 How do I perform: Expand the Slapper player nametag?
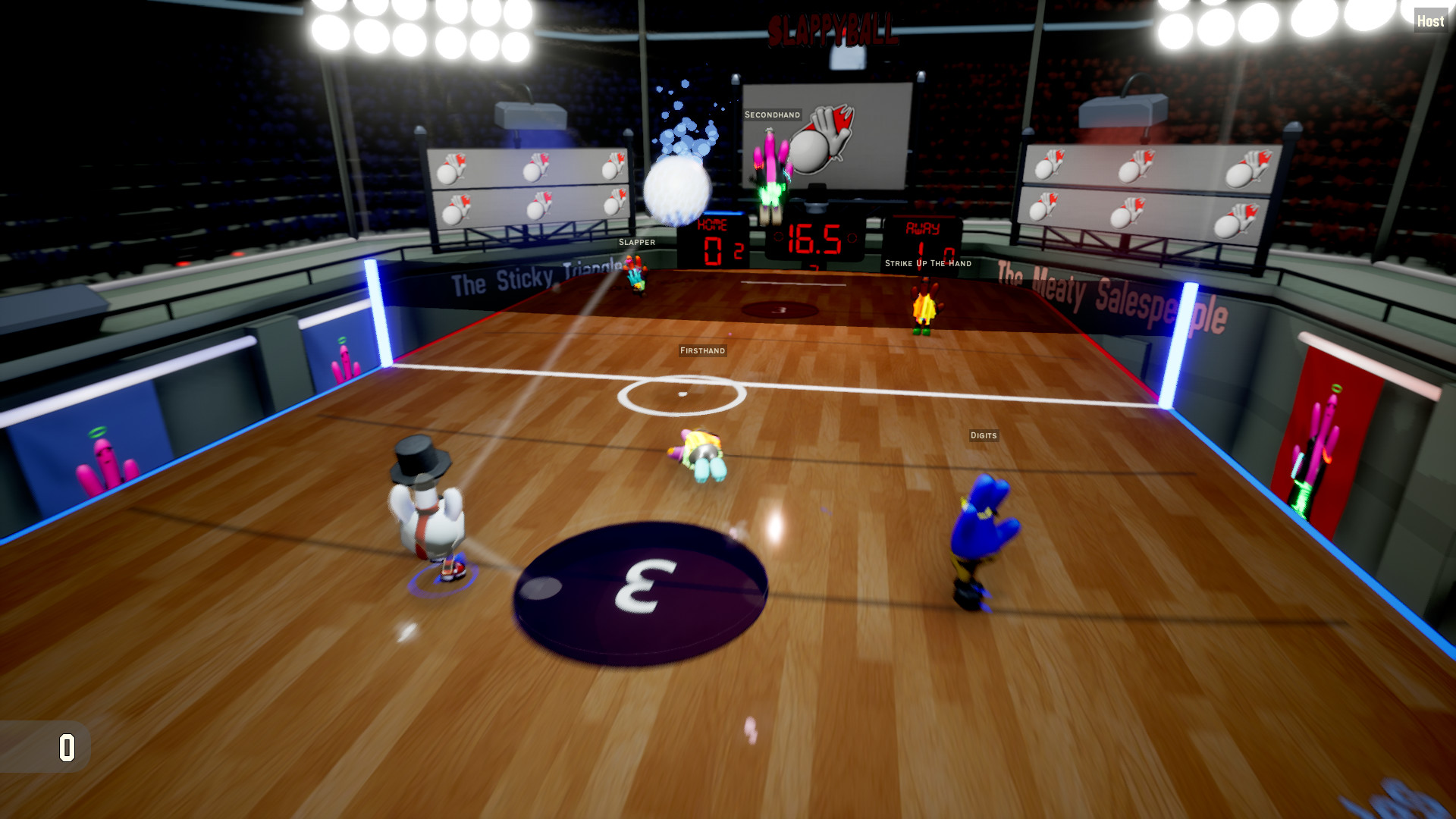[x=639, y=242]
